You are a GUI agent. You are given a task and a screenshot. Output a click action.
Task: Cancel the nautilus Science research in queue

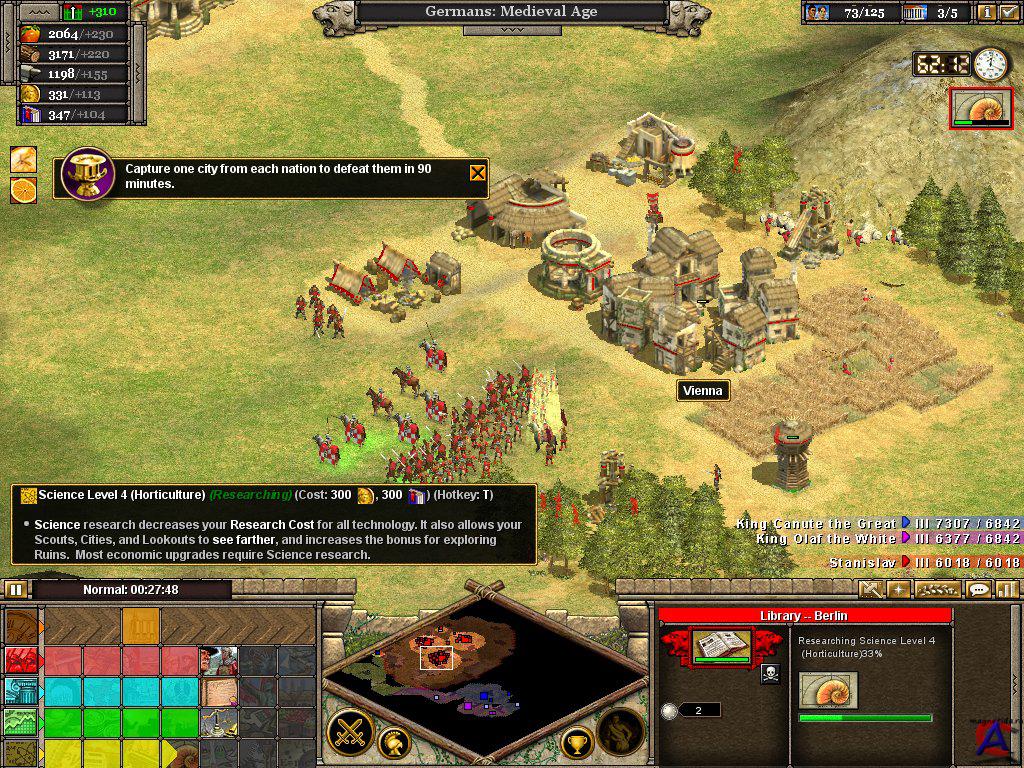(828, 691)
